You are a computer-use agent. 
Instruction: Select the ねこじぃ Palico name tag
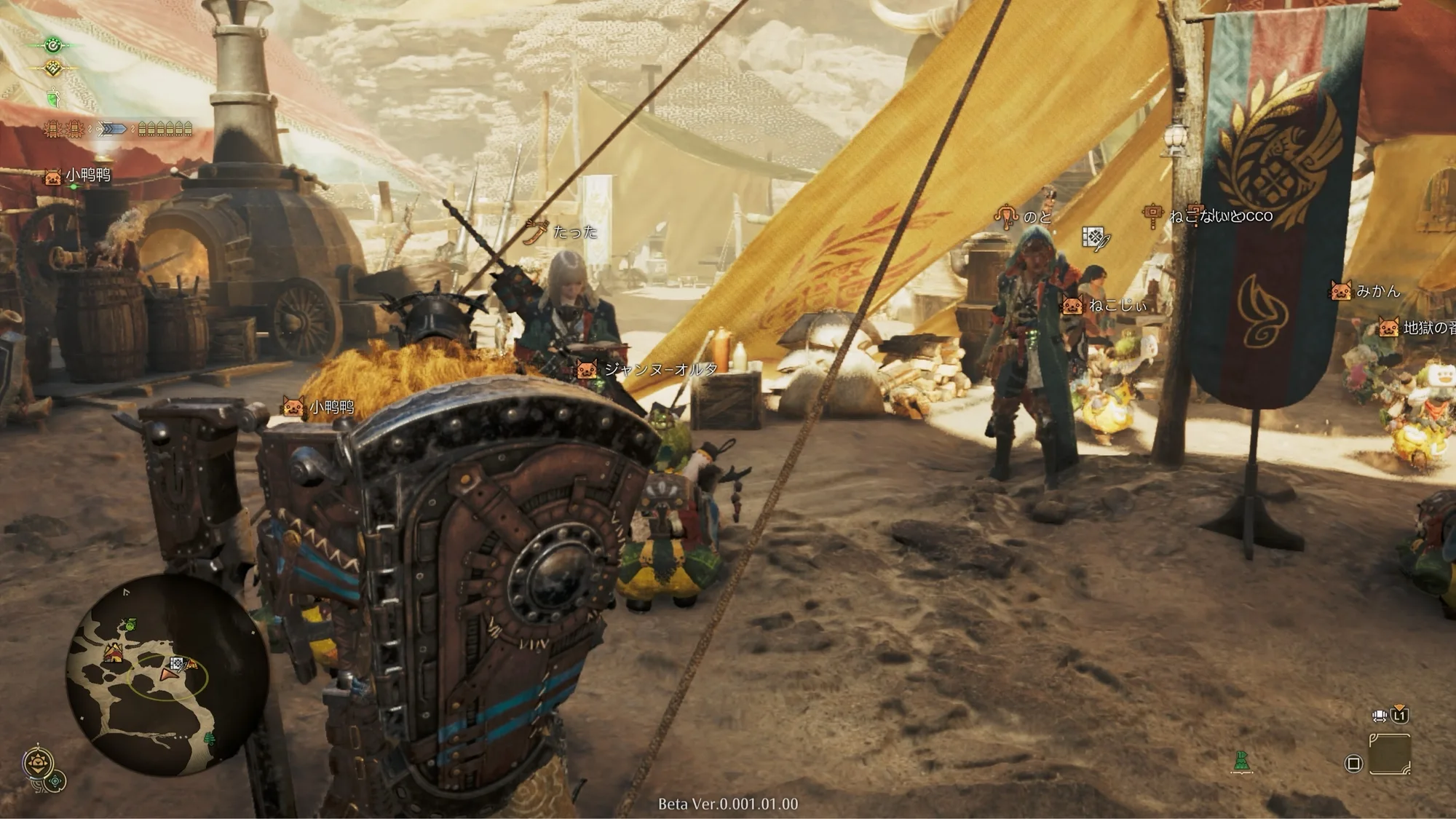pos(1117,305)
